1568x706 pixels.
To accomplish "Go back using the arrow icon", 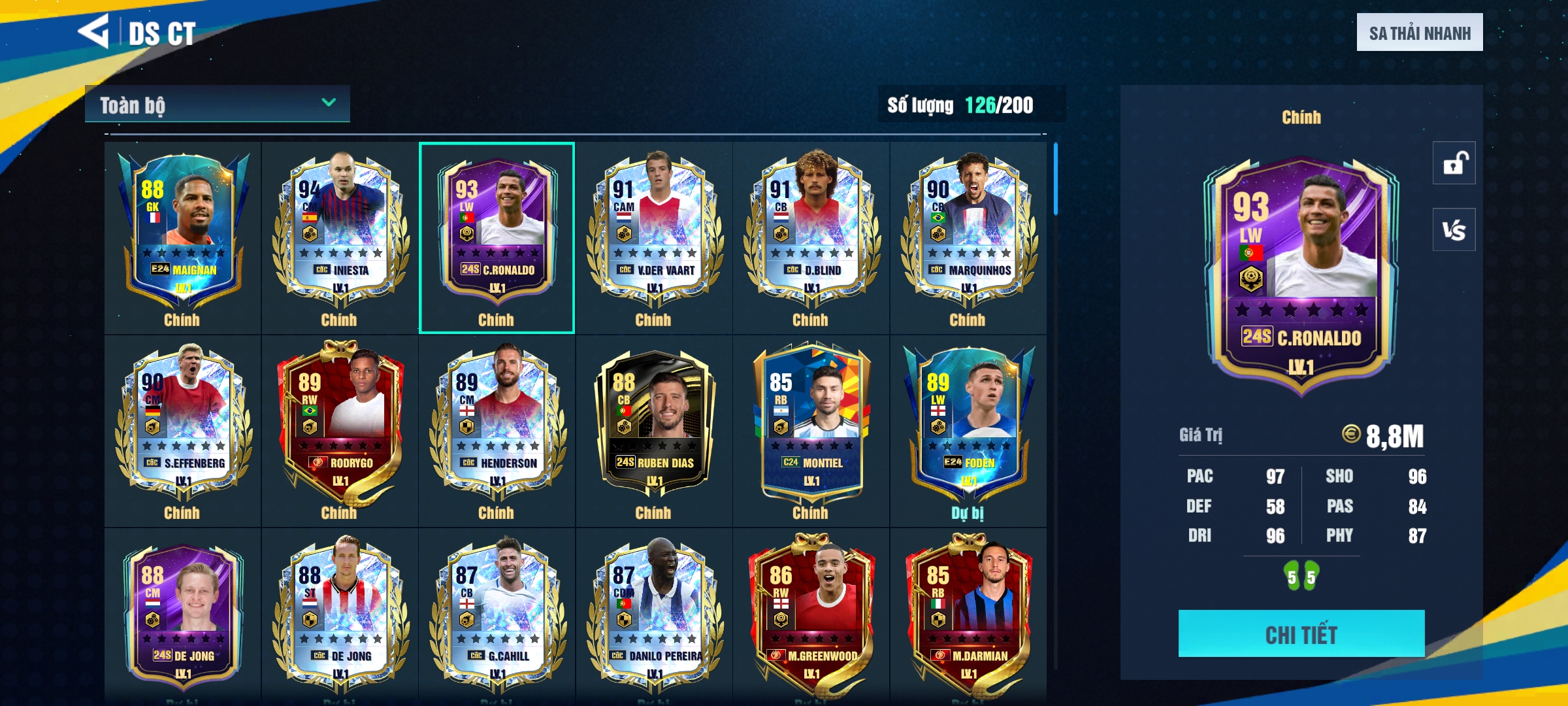I will [x=93, y=31].
